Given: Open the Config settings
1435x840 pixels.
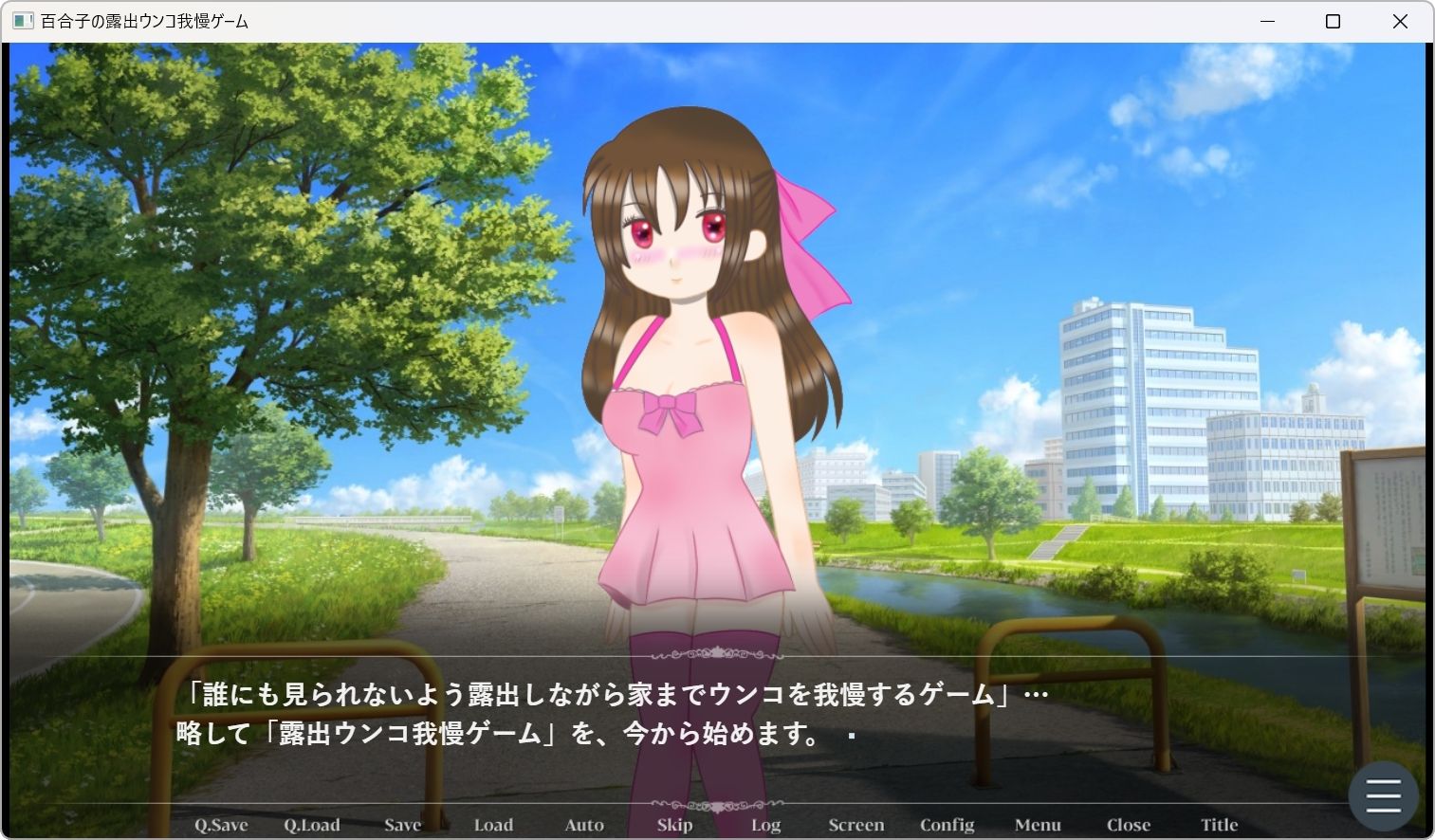Looking at the screenshot, I should coord(947,824).
